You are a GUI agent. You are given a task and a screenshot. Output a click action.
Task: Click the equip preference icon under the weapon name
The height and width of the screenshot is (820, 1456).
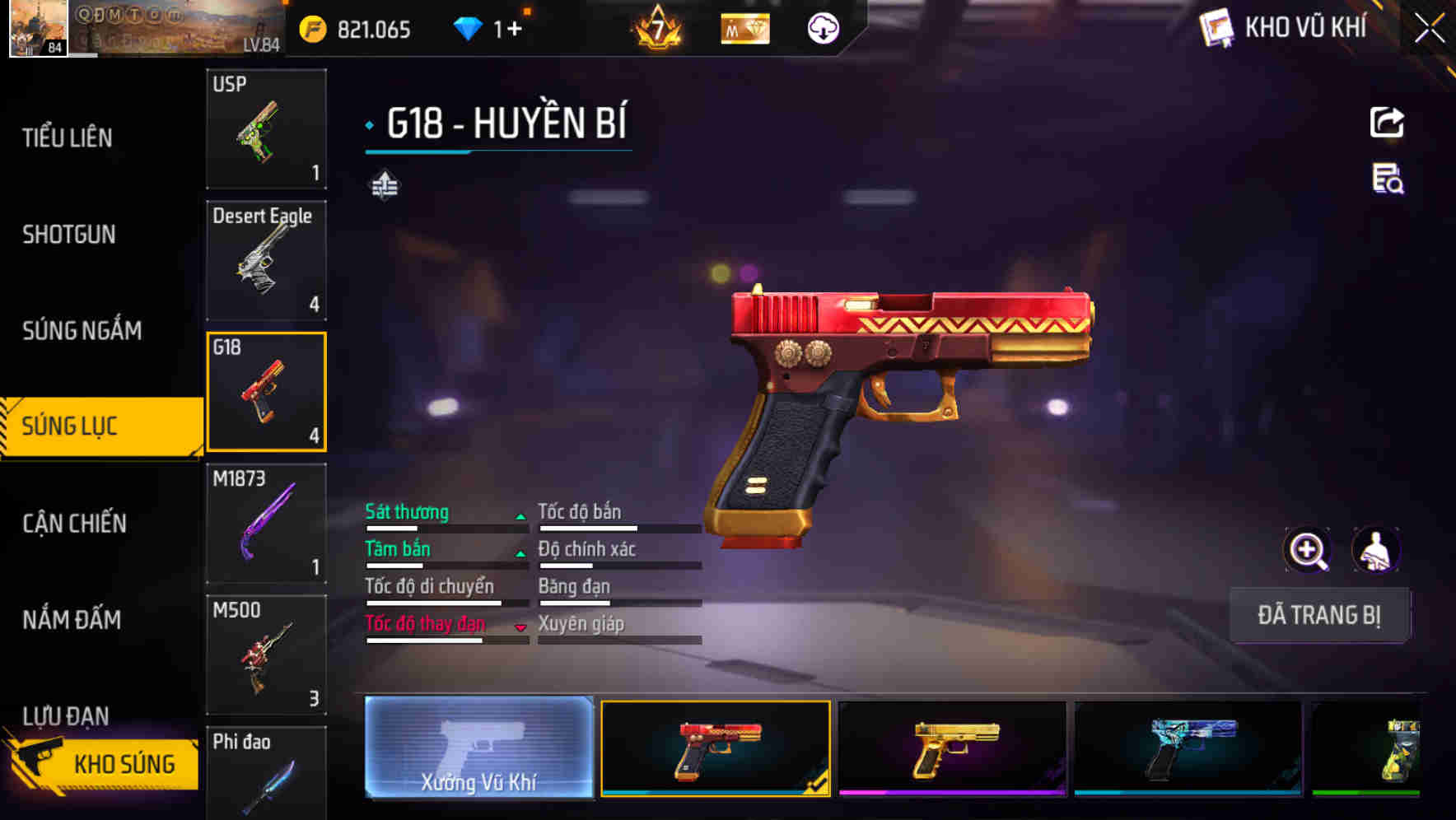pos(384,185)
